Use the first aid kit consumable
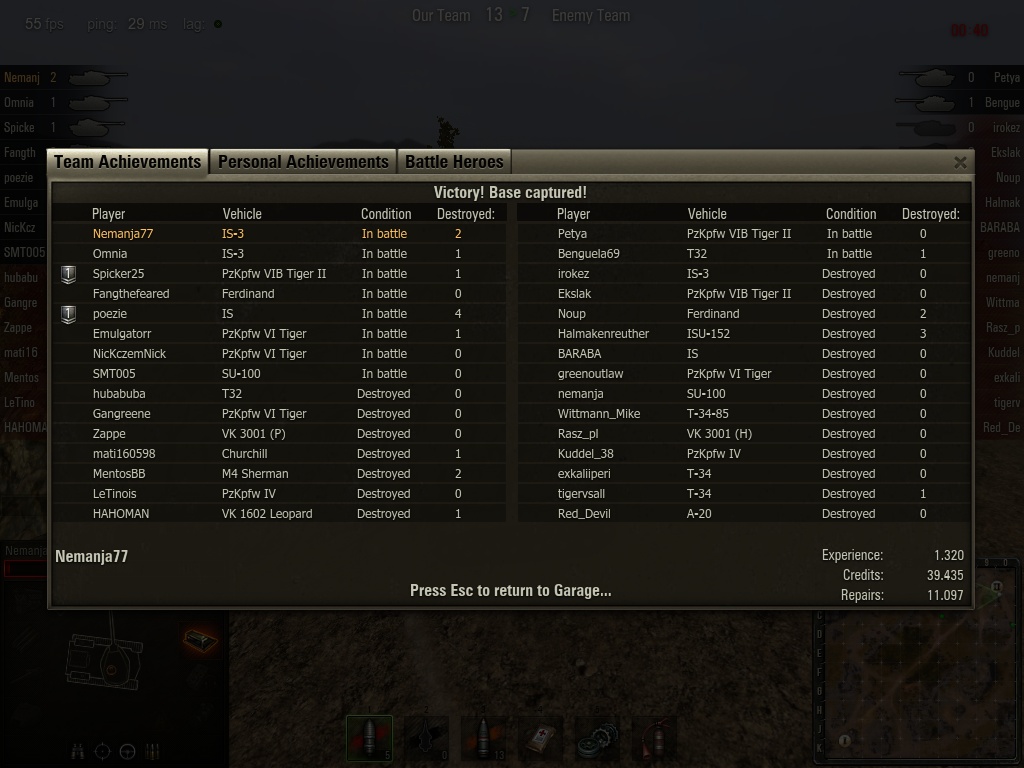Screen dimensions: 1024x768 [541, 739]
